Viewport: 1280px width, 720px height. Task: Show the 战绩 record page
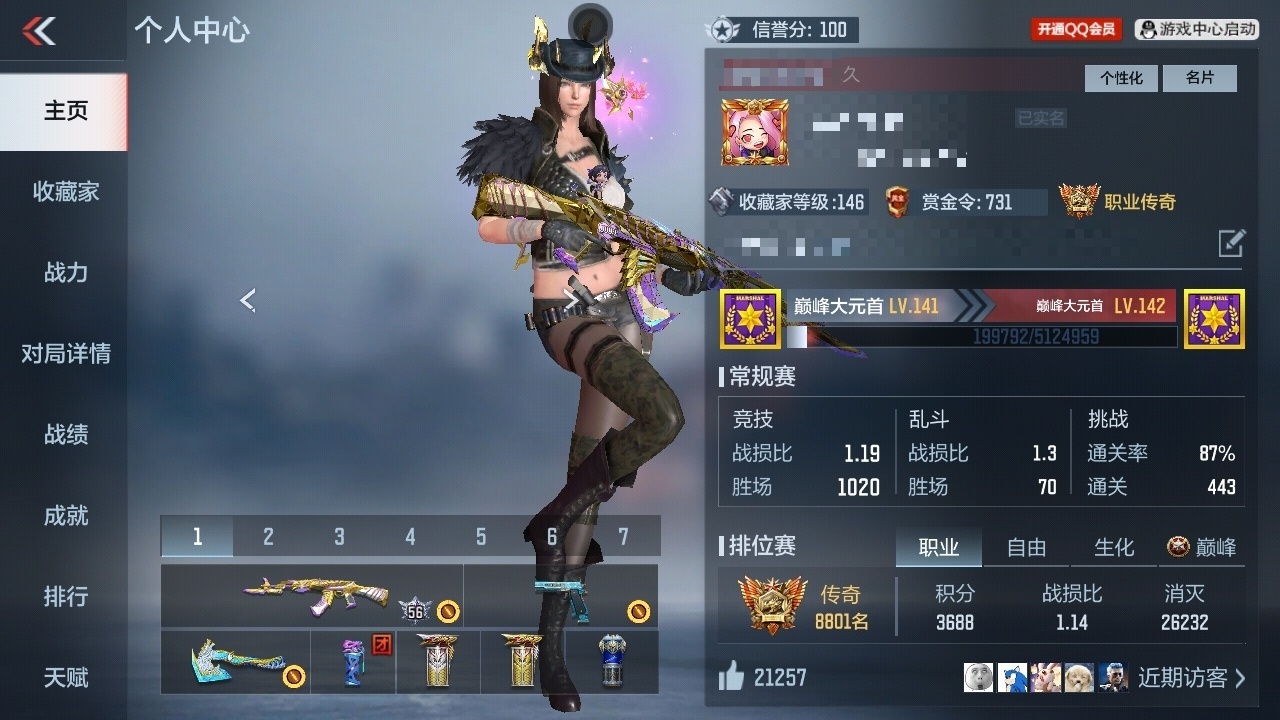coord(65,434)
